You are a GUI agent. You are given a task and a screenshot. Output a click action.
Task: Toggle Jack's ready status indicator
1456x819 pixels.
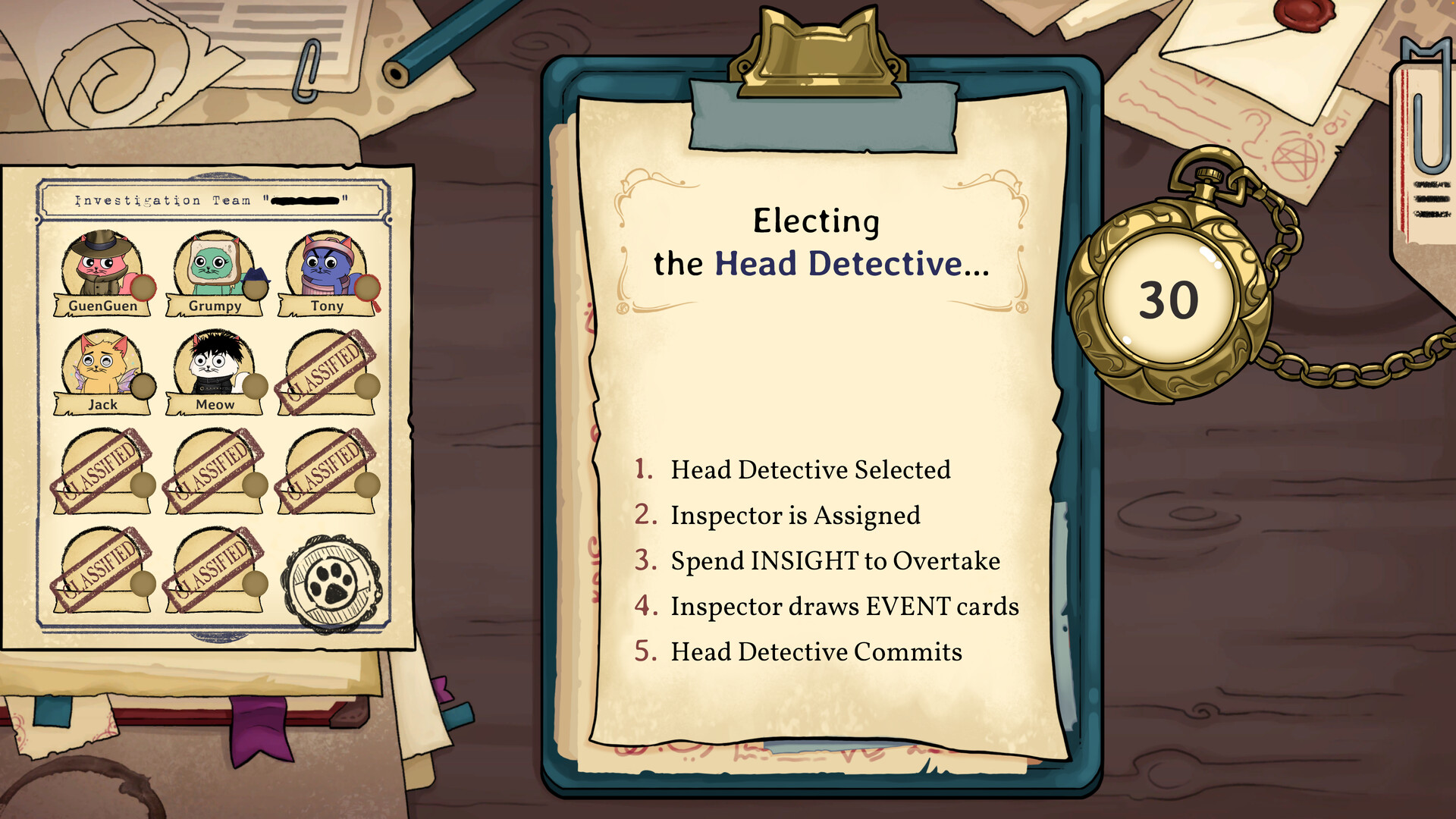pos(145,387)
